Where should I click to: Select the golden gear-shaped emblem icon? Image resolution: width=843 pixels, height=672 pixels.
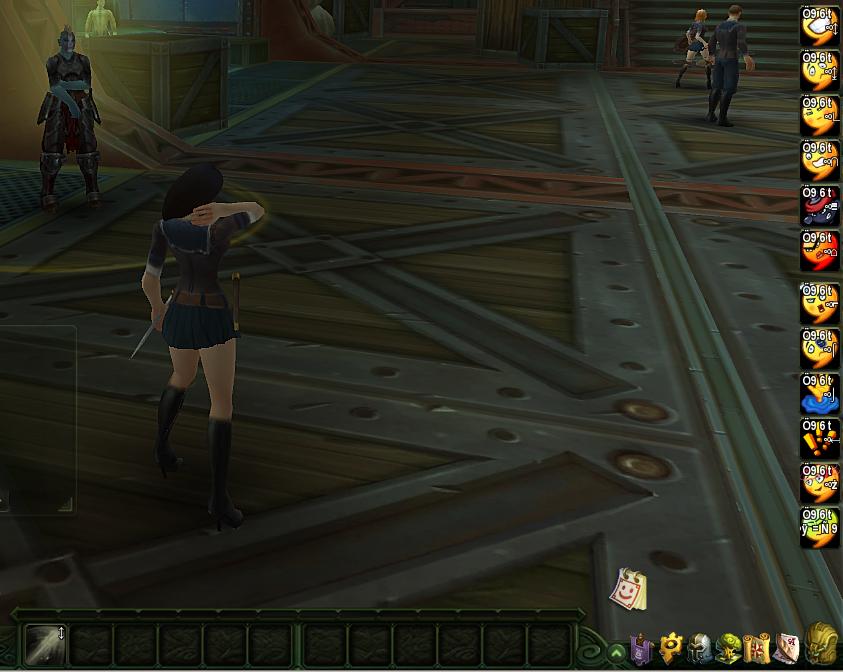[x=670, y=649]
